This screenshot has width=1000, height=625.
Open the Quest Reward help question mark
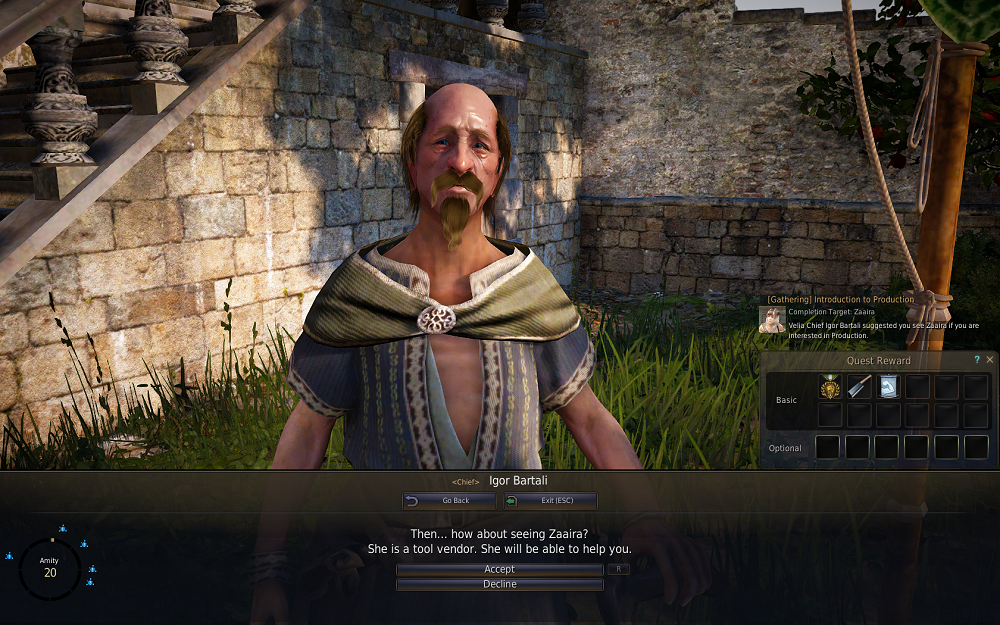point(977,359)
